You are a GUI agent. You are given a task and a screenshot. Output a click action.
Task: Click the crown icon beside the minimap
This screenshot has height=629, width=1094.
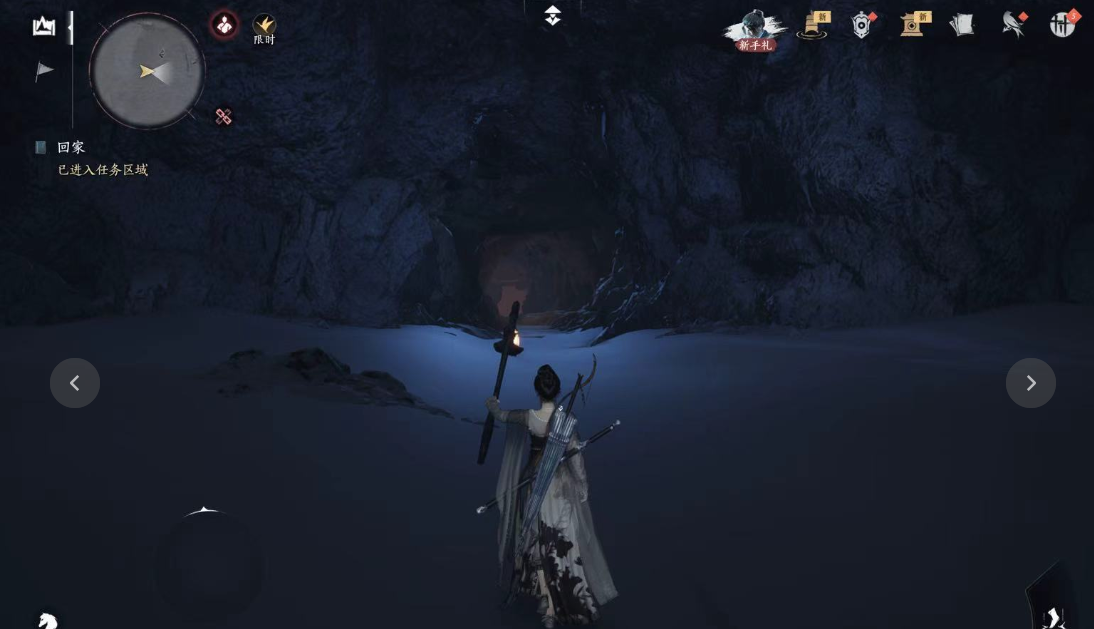point(44,27)
